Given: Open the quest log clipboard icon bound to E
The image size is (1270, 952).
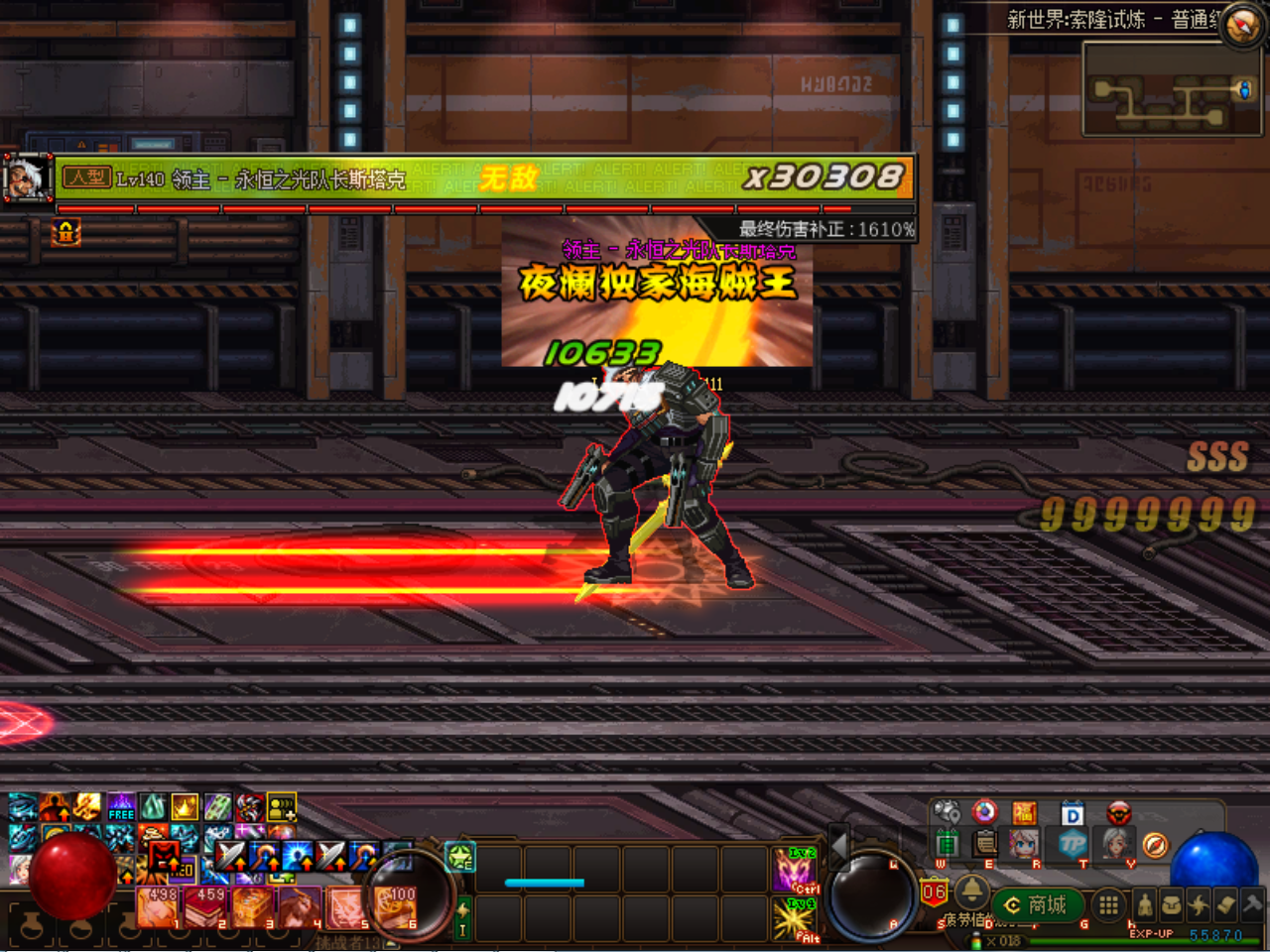Looking at the screenshot, I should (985, 846).
